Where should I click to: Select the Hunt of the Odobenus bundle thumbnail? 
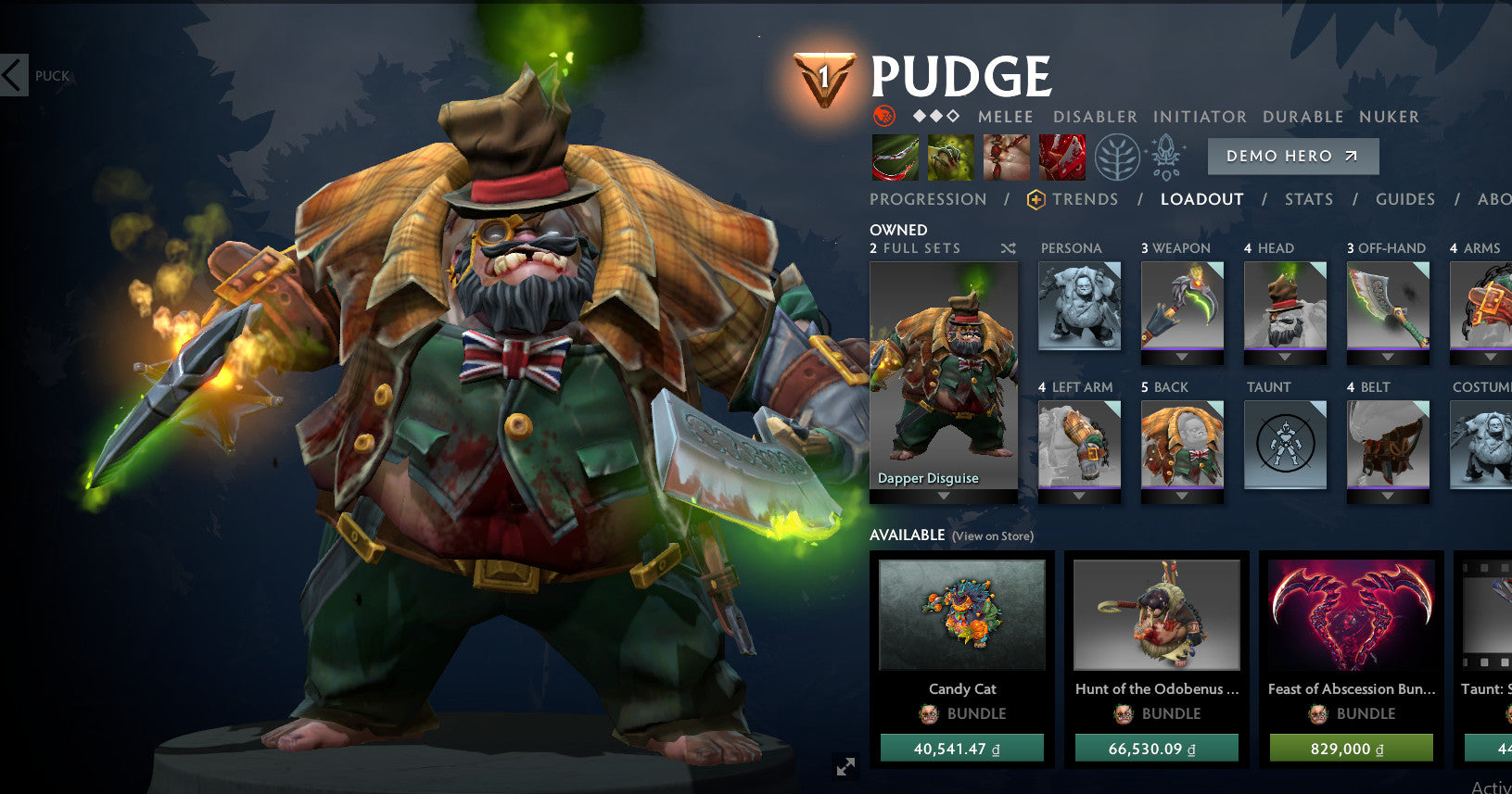pos(1155,614)
